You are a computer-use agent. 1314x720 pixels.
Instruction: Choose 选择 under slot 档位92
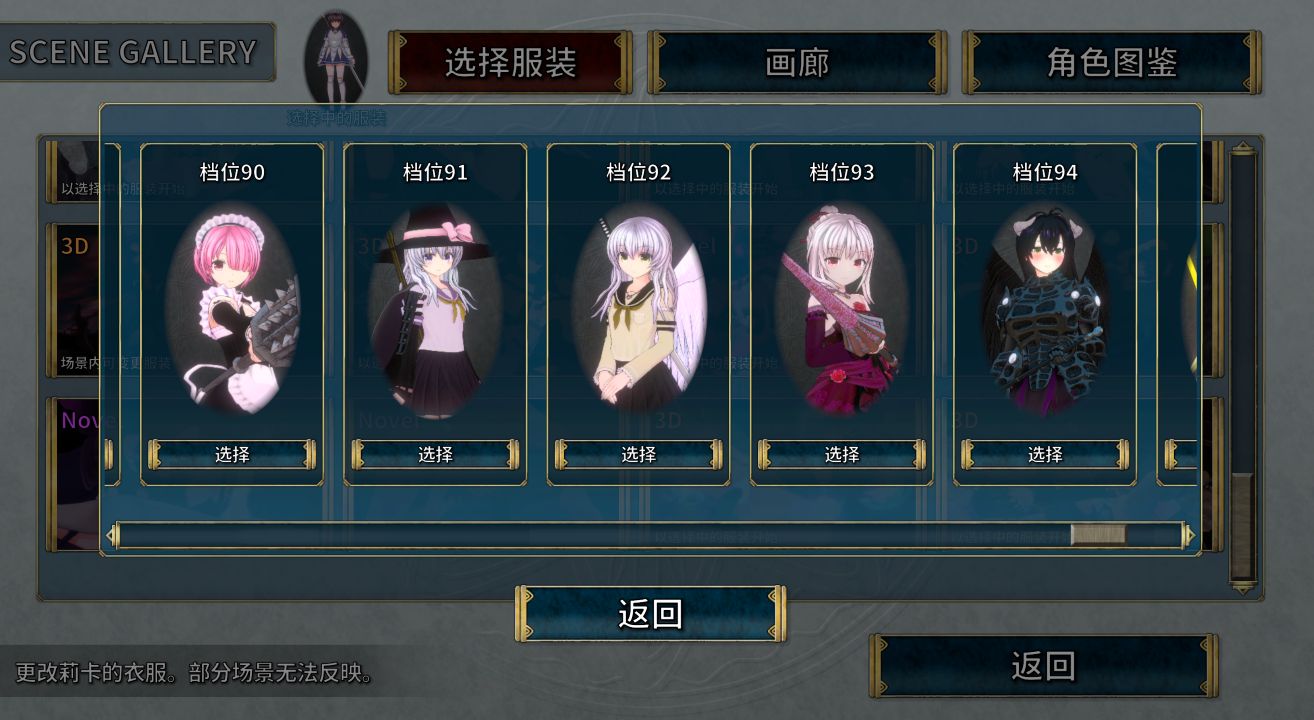pos(638,454)
